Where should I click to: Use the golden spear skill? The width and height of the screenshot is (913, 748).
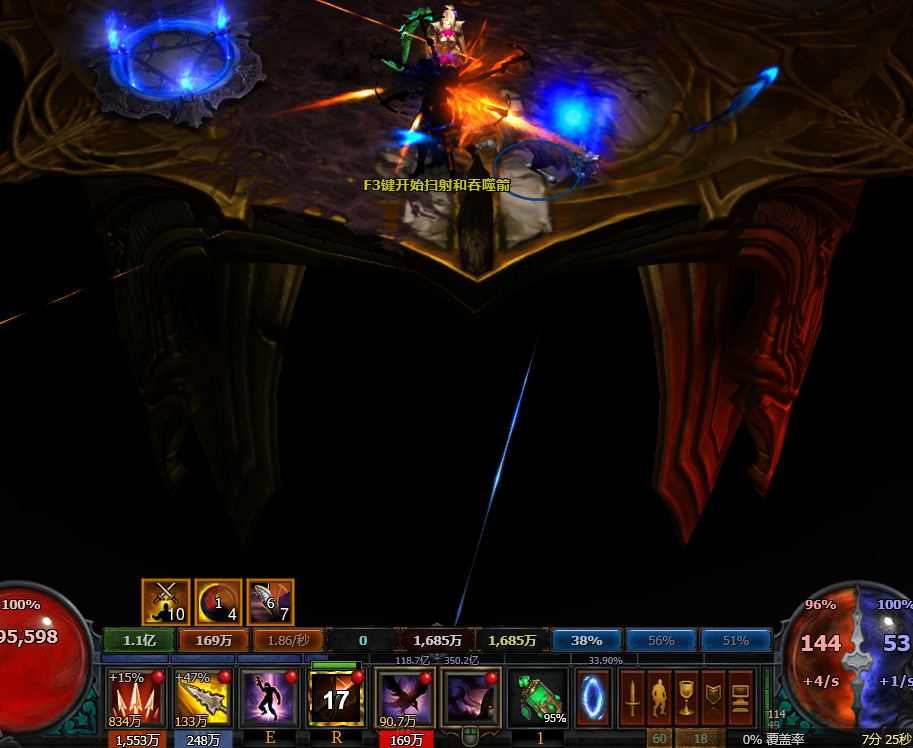200,697
